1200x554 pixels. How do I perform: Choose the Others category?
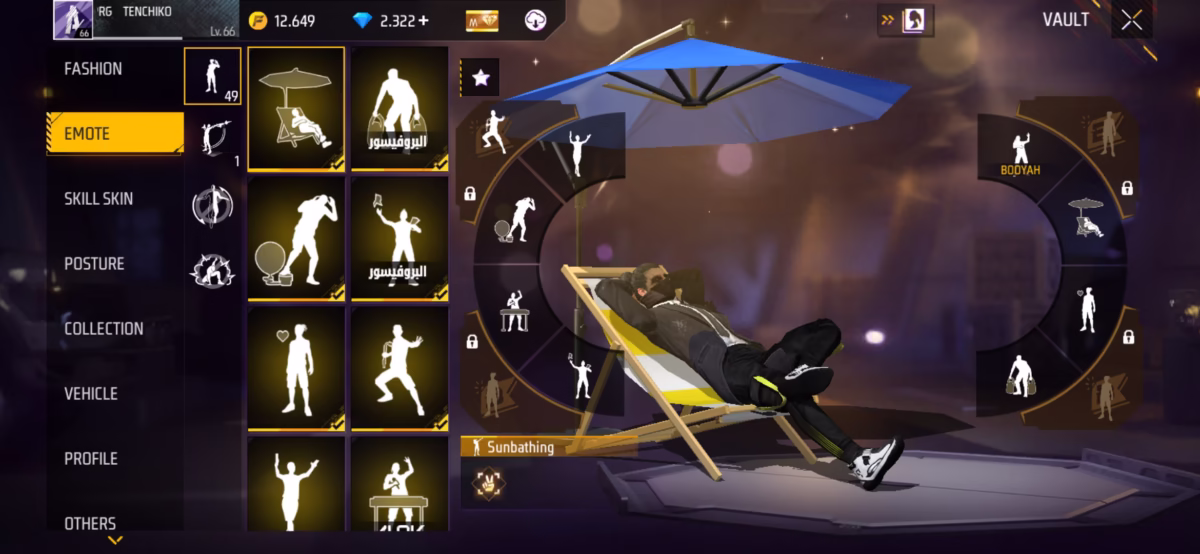coord(90,523)
